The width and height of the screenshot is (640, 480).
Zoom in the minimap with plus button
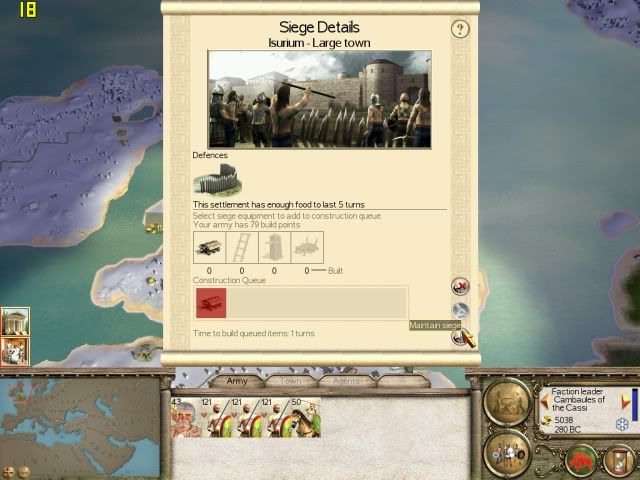(x=9, y=471)
